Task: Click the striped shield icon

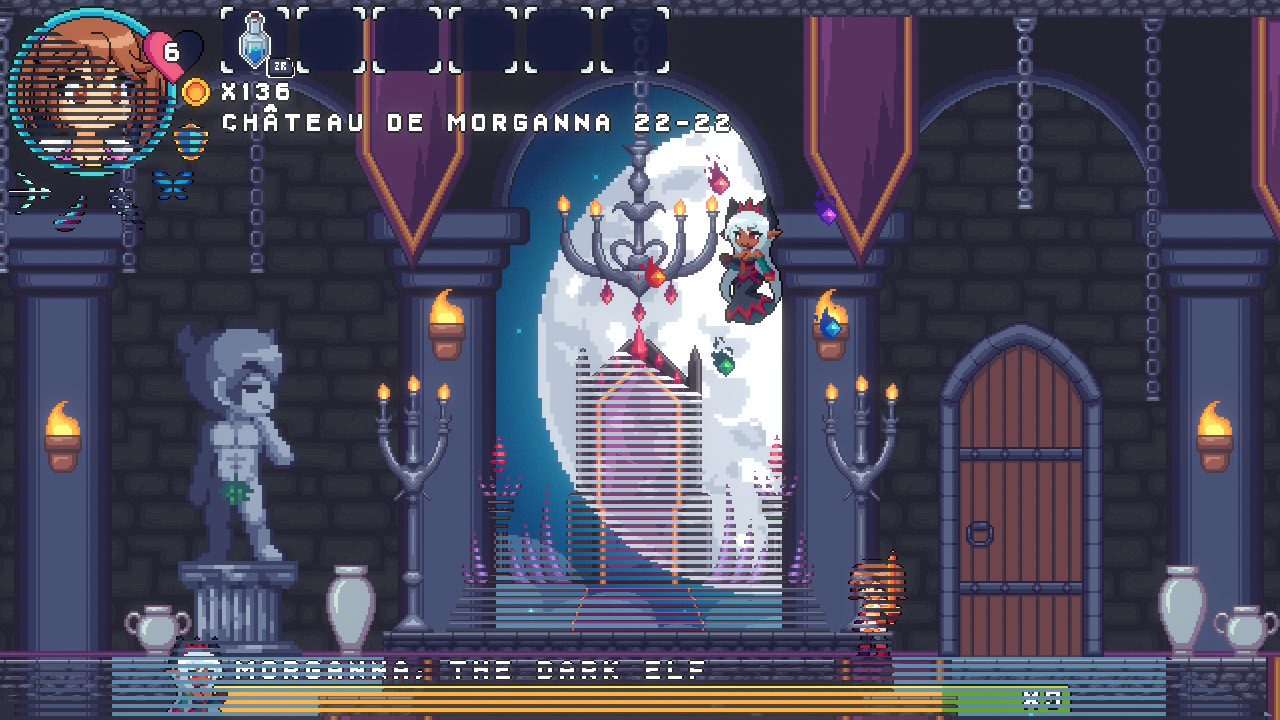Action: (x=190, y=140)
